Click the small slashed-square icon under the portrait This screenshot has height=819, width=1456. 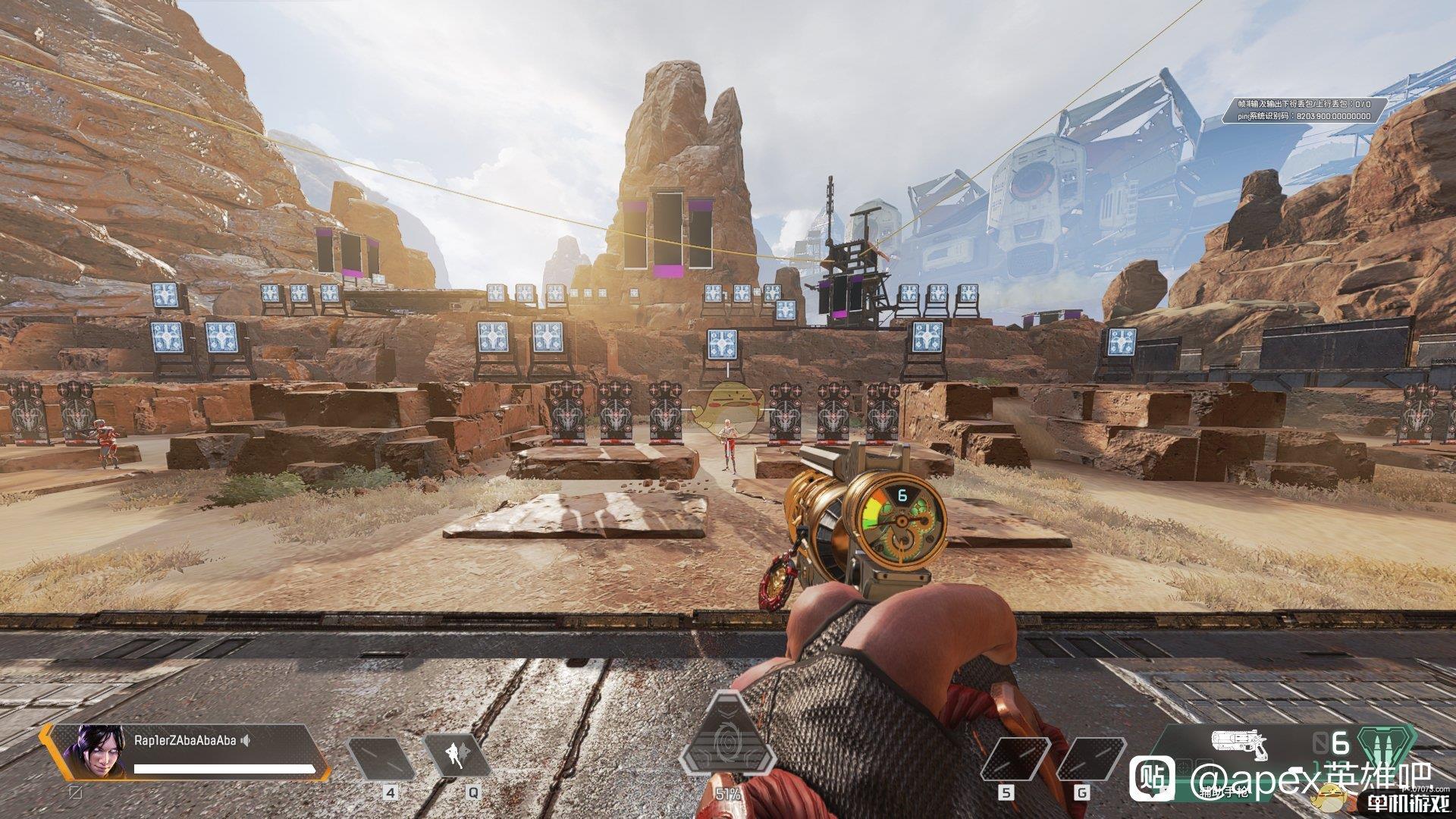[75, 790]
